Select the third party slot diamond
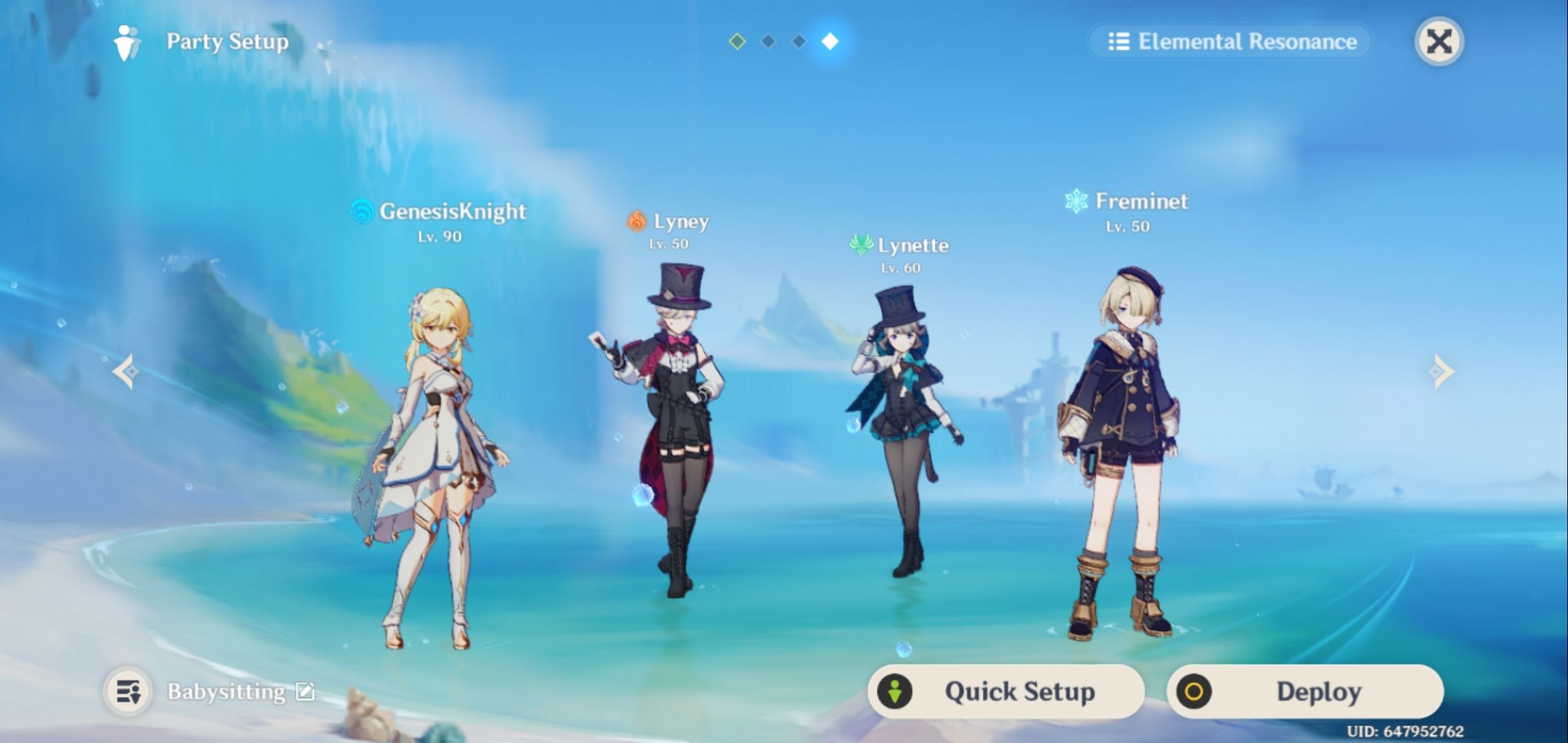The width and height of the screenshot is (1568, 743). point(798,41)
